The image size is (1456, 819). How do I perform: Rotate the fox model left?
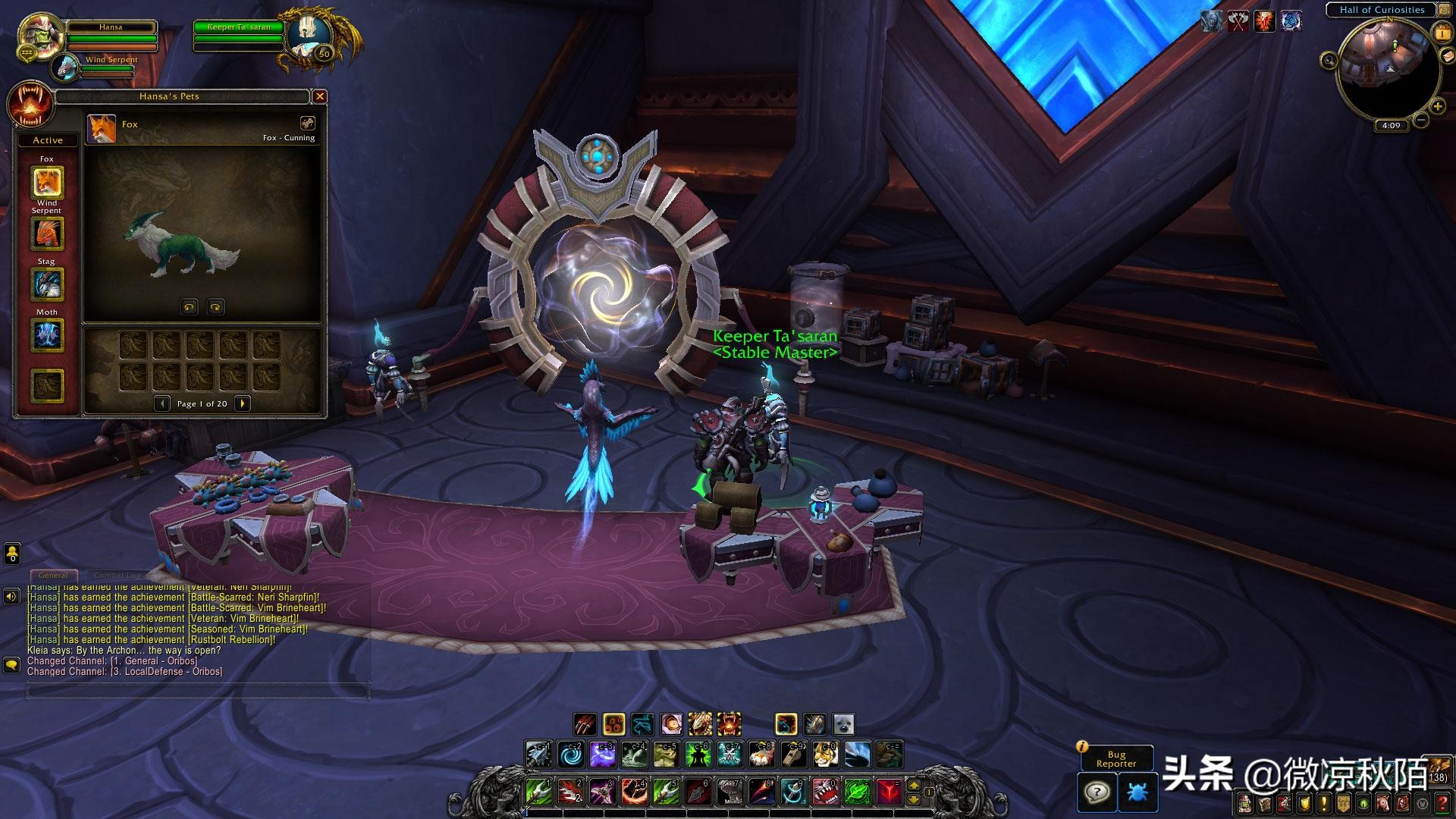(189, 306)
